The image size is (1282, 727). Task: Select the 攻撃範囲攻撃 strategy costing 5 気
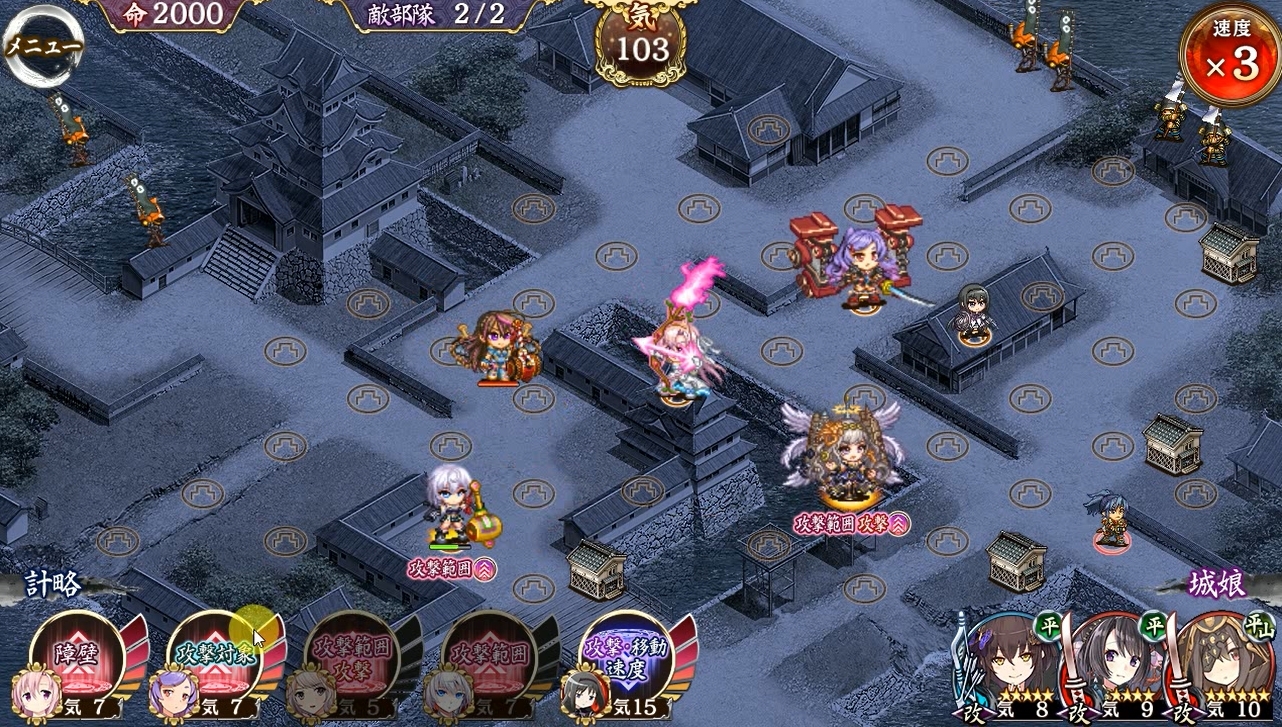(351, 658)
